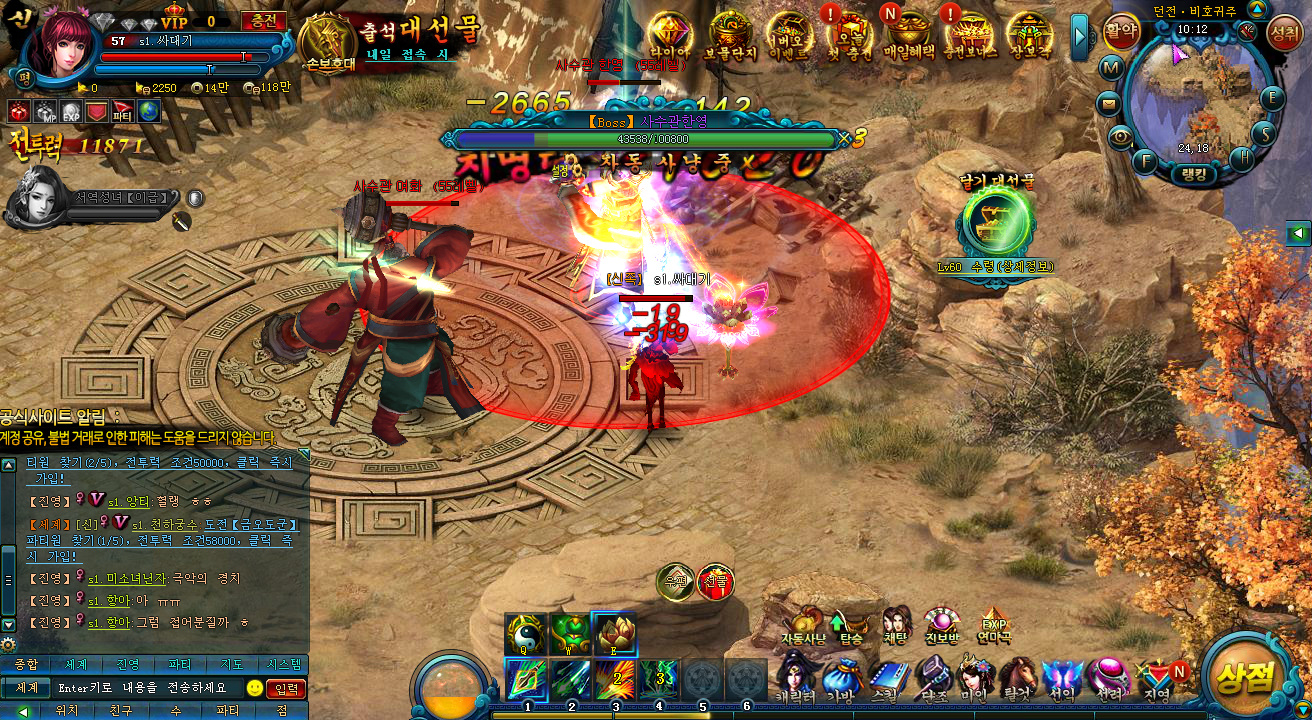Open the mail envelope icon by minimap

1109,103
